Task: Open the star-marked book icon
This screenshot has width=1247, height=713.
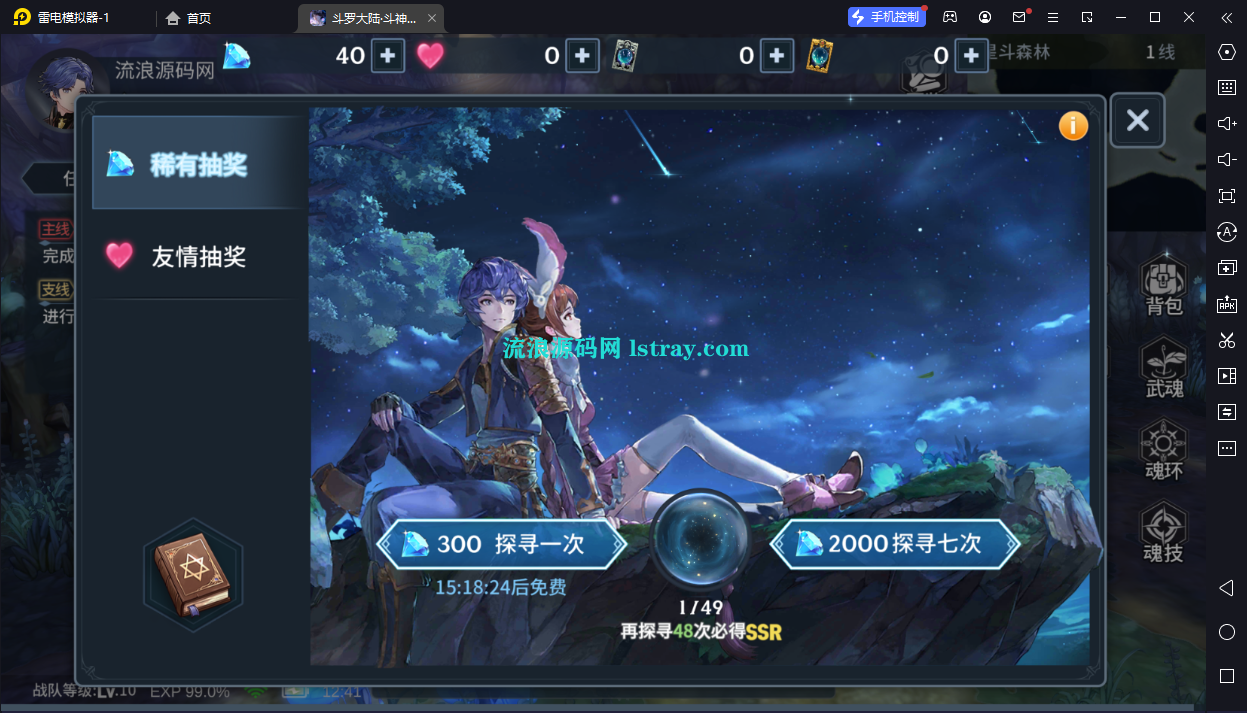Action: coord(192,575)
